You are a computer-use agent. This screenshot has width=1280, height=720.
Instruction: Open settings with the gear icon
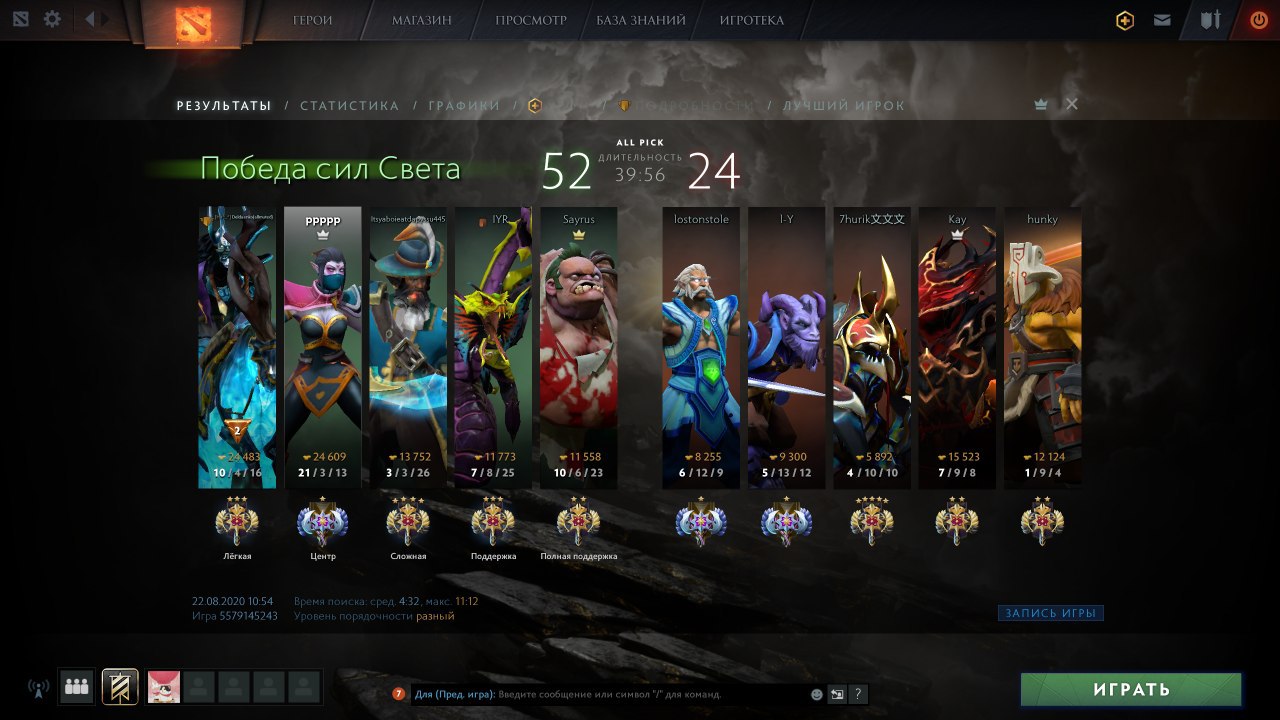click(52, 19)
